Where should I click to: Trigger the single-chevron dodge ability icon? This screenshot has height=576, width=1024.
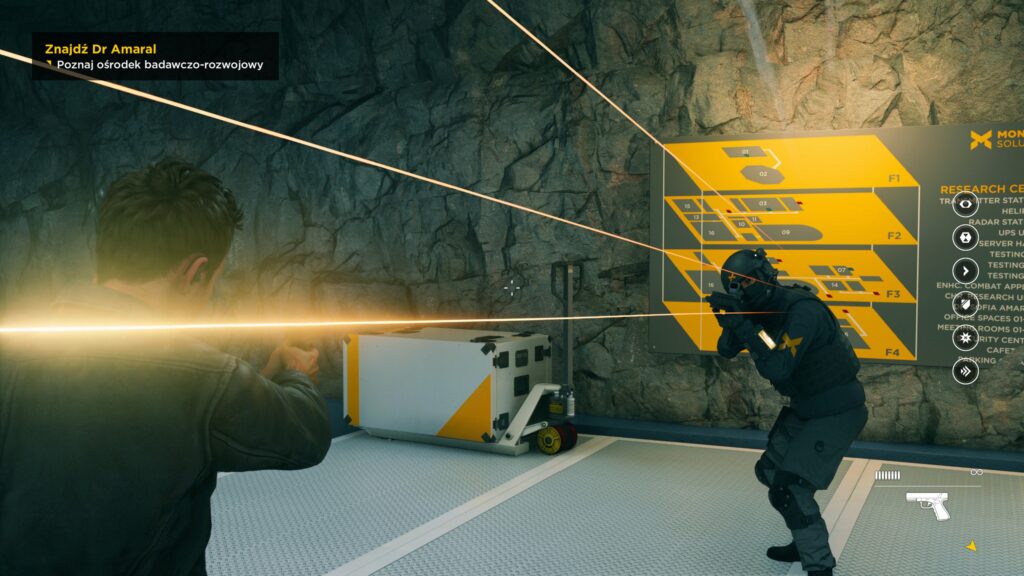pyautogui.click(x=965, y=270)
